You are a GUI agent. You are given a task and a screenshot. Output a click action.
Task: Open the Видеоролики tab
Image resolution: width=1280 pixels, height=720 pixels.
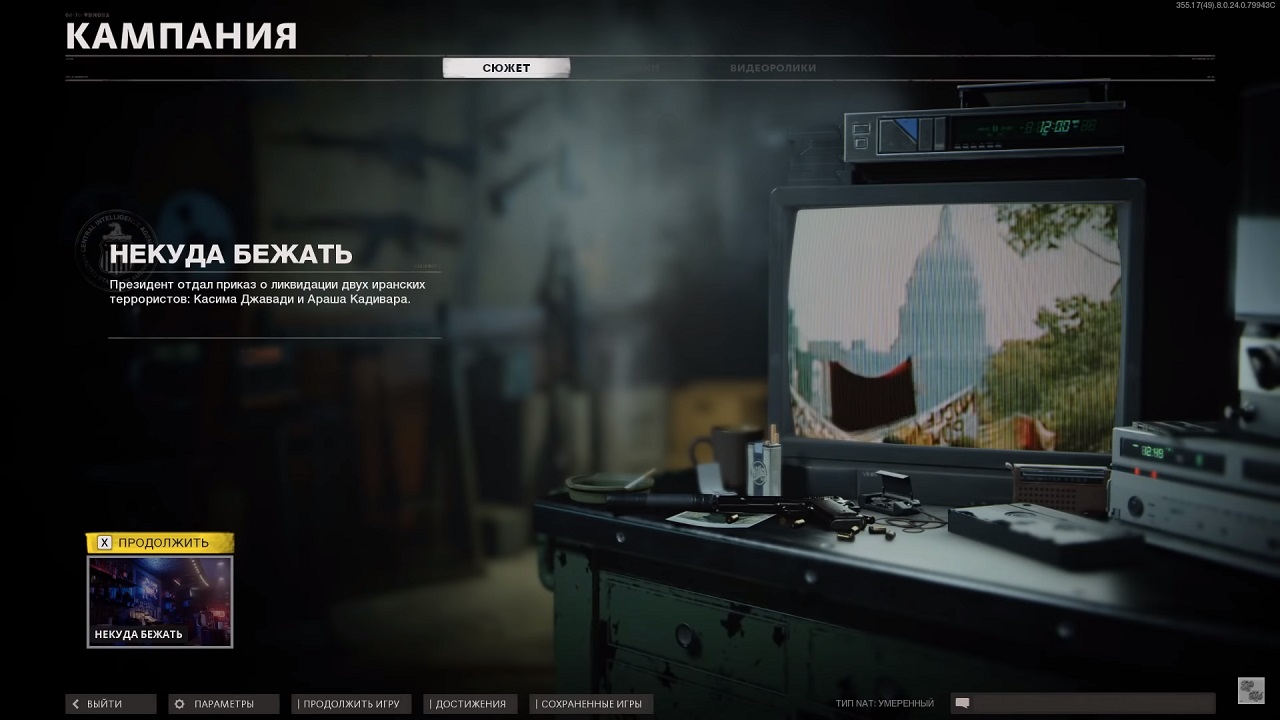[x=772, y=68]
